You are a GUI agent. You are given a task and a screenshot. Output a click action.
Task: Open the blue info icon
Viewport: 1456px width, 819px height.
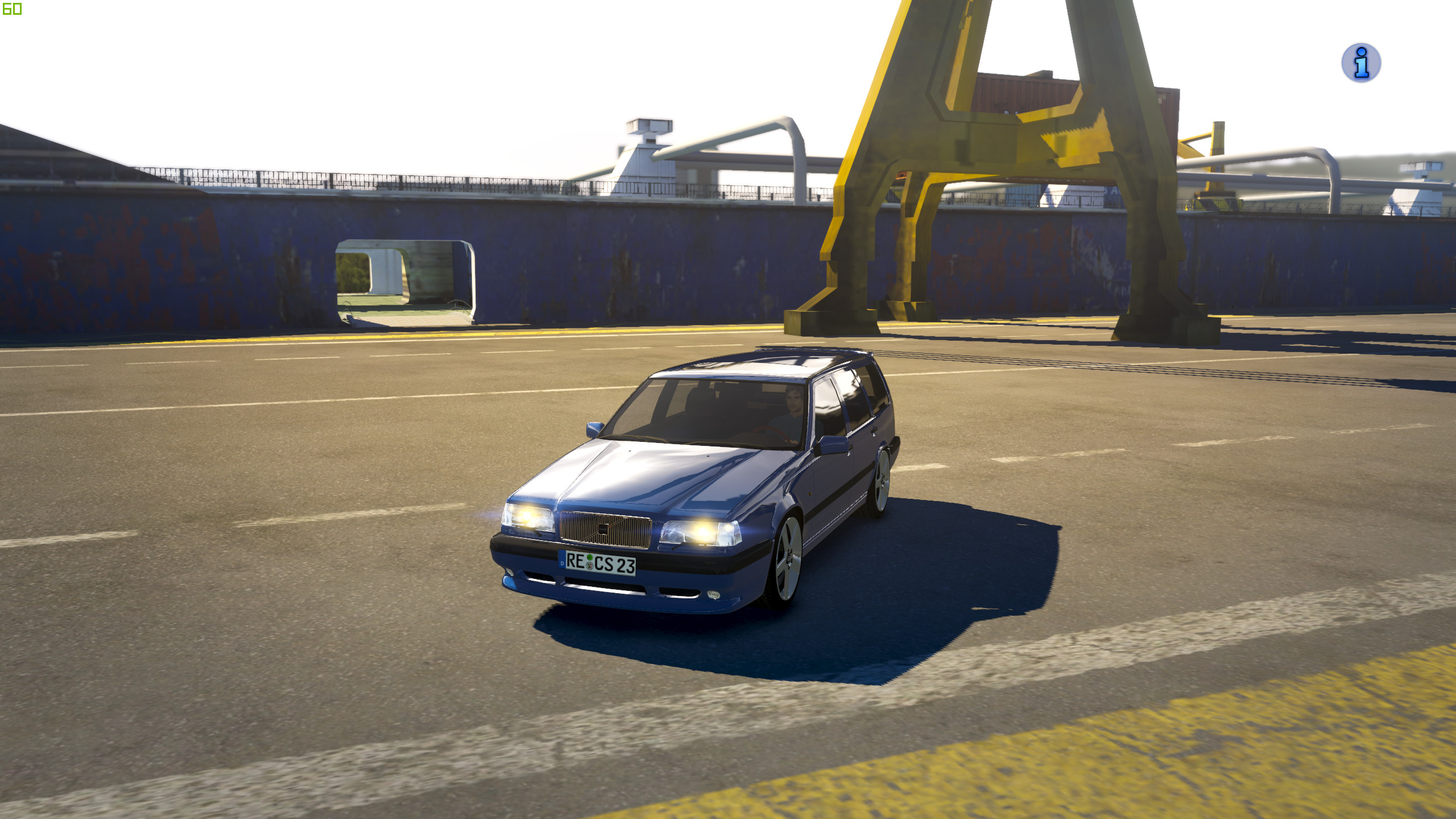[x=1360, y=63]
